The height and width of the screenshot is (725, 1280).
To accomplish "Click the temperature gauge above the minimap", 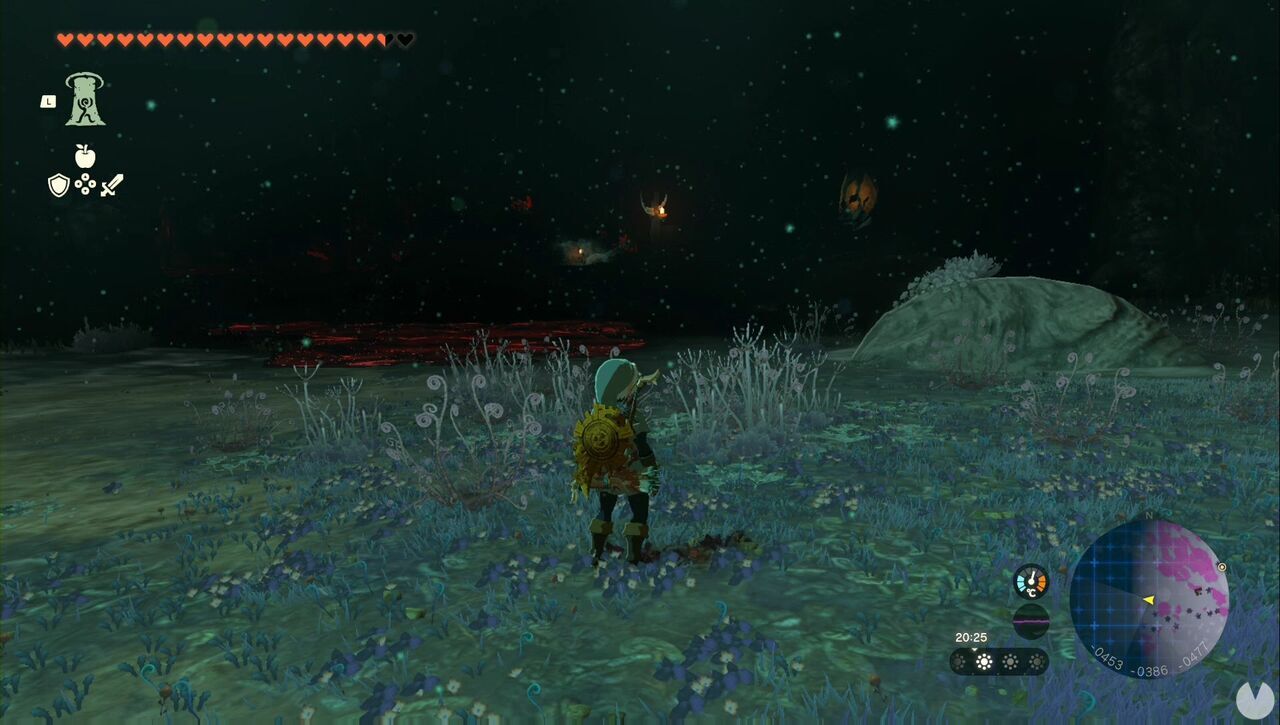I will (x=1031, y=581).
